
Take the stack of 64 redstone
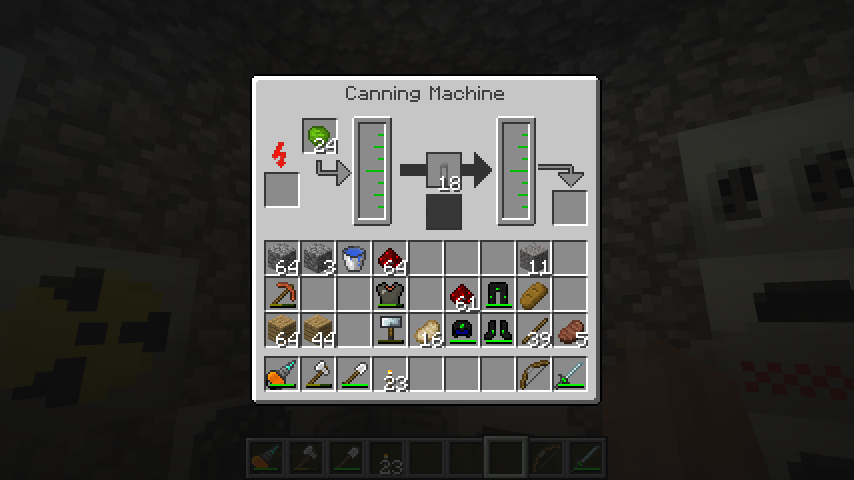pyautogui.click(x=390, y=259)
